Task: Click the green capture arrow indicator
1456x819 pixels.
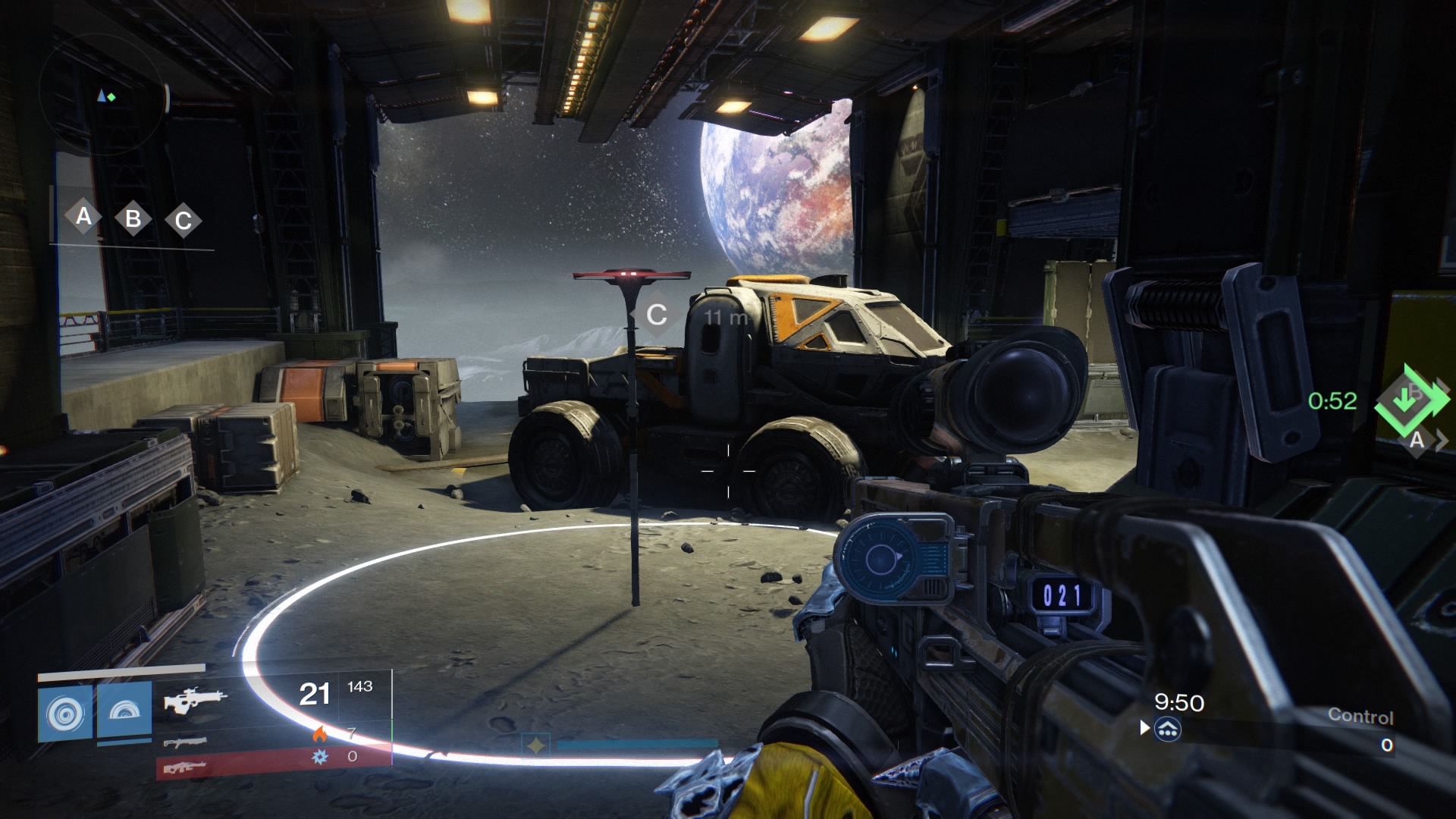Action: click(x=1409, y=400)
